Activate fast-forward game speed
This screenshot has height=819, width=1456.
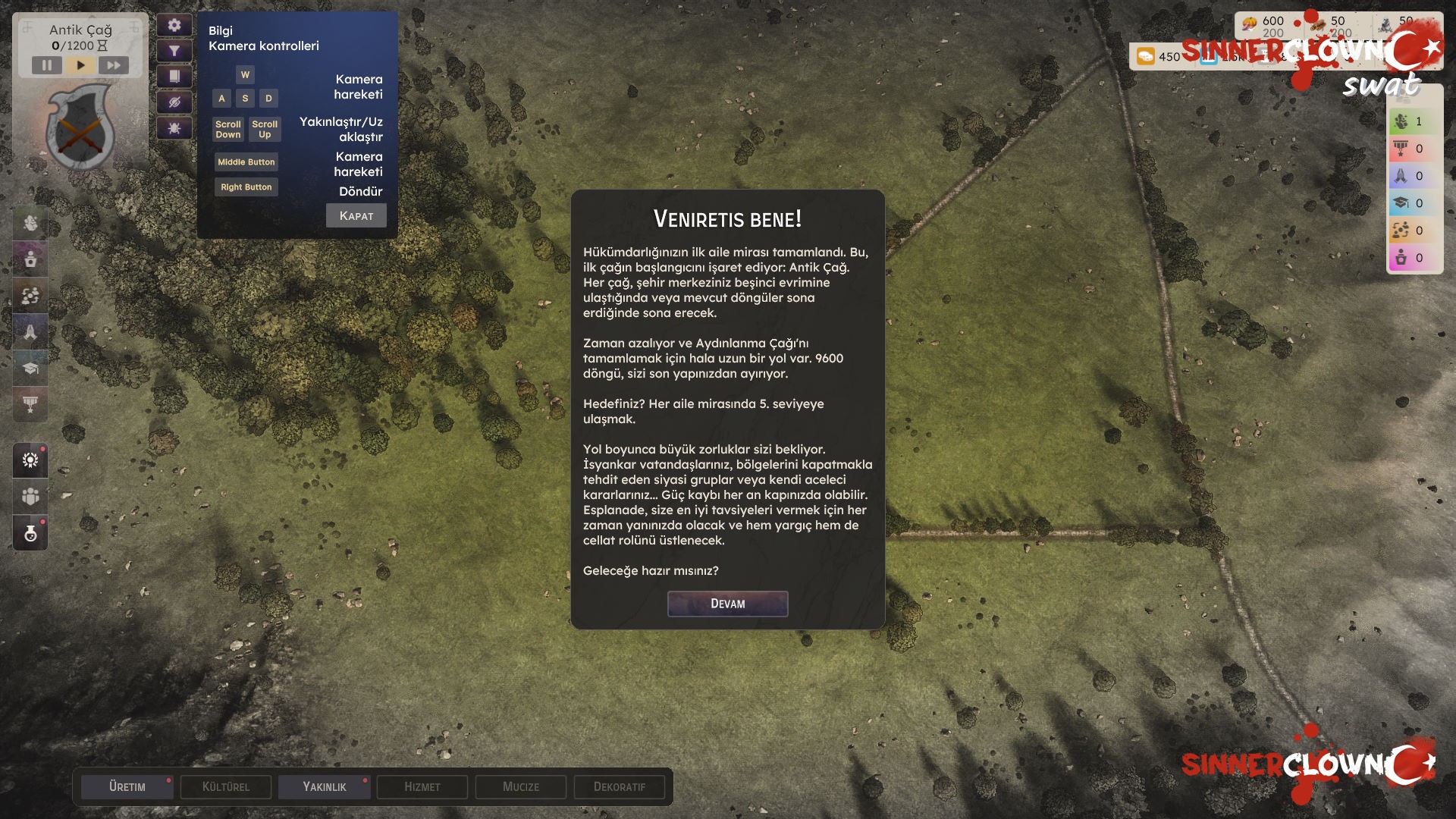pos(114,65)
